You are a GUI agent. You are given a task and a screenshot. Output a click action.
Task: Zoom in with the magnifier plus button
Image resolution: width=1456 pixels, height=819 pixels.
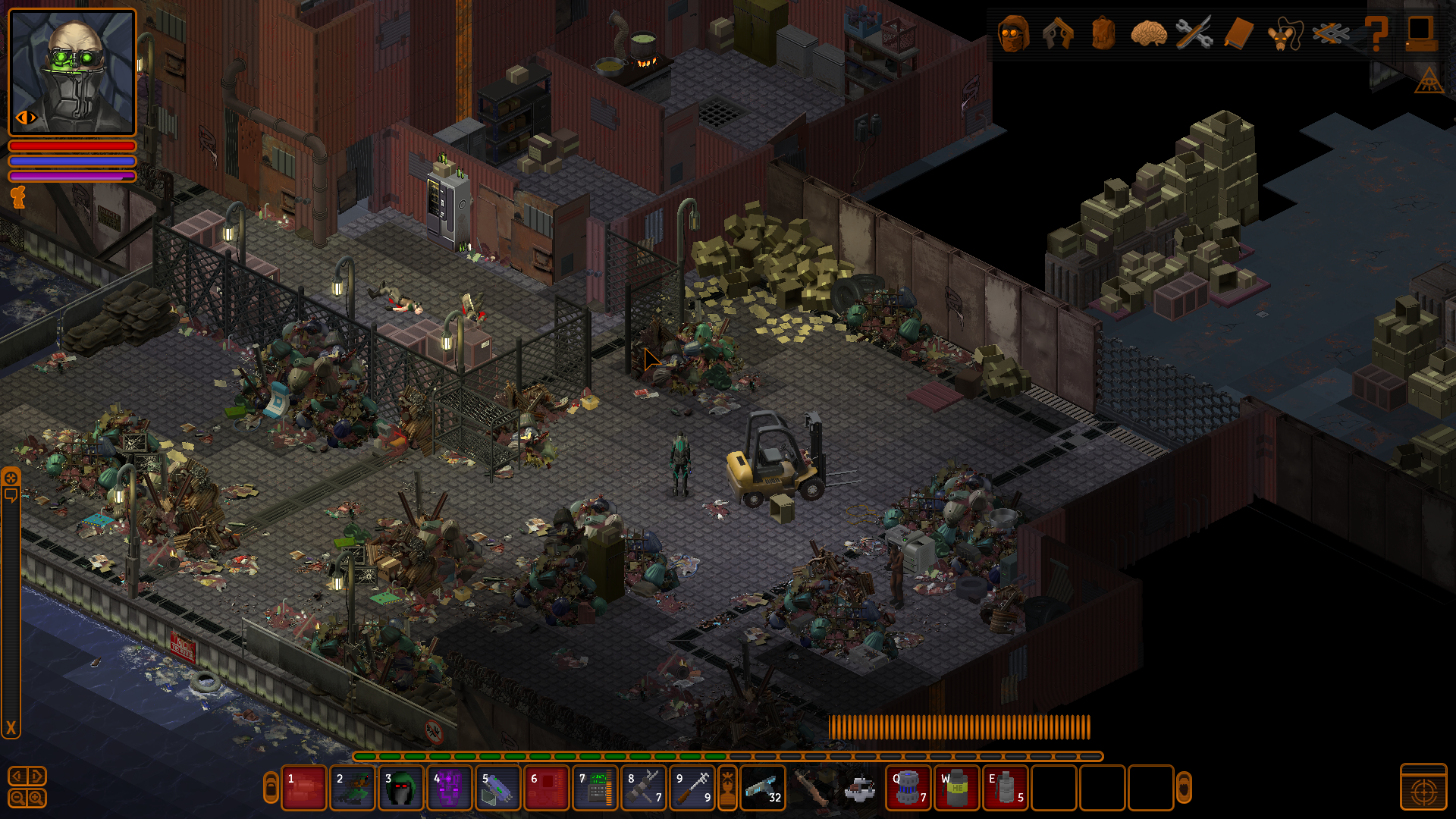tap(36, 798)
